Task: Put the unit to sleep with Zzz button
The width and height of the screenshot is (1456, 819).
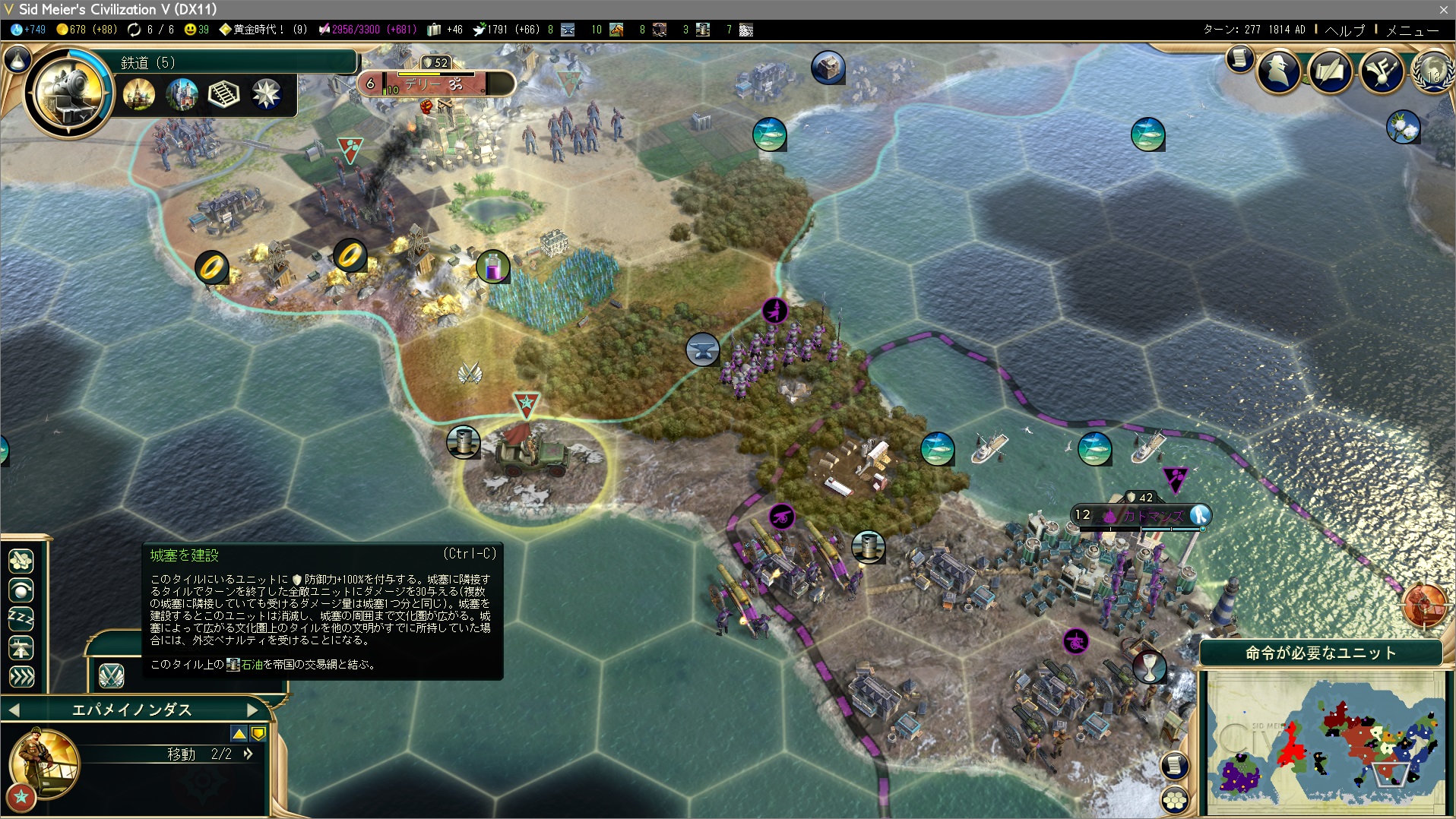Action: click(x=21, y=619)
